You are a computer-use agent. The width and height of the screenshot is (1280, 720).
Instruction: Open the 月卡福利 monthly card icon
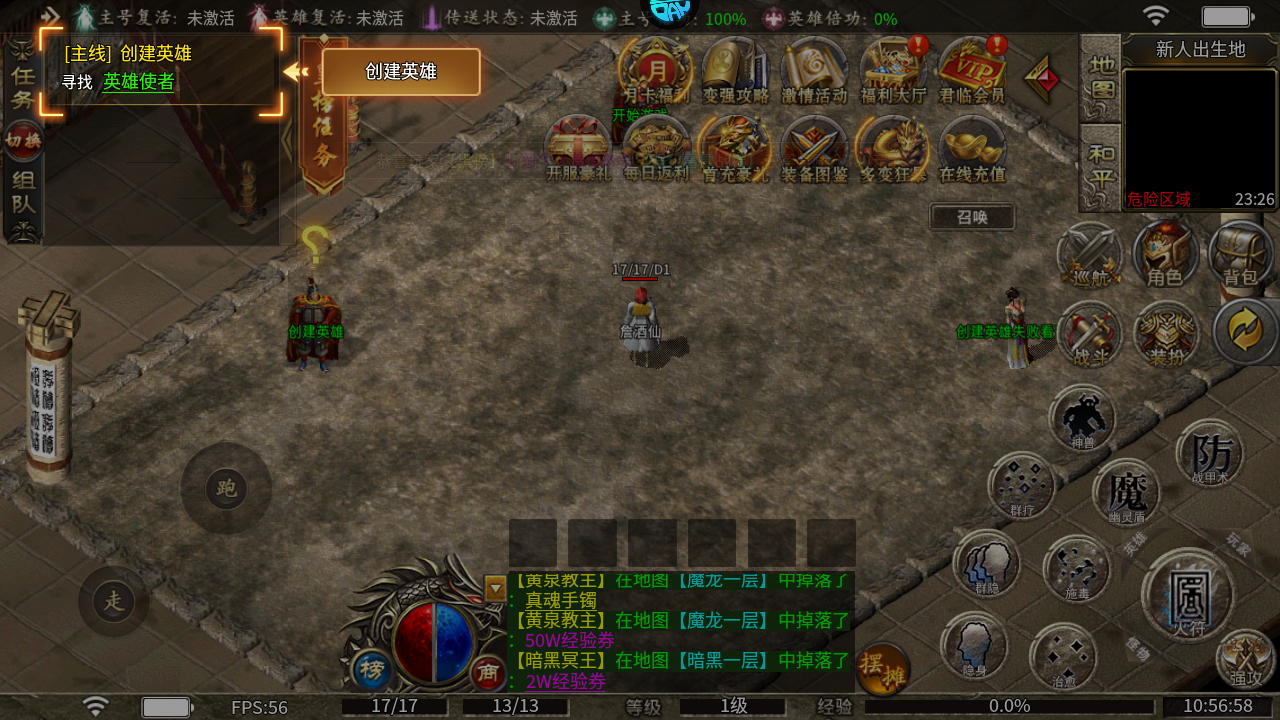tap(656, 70)
